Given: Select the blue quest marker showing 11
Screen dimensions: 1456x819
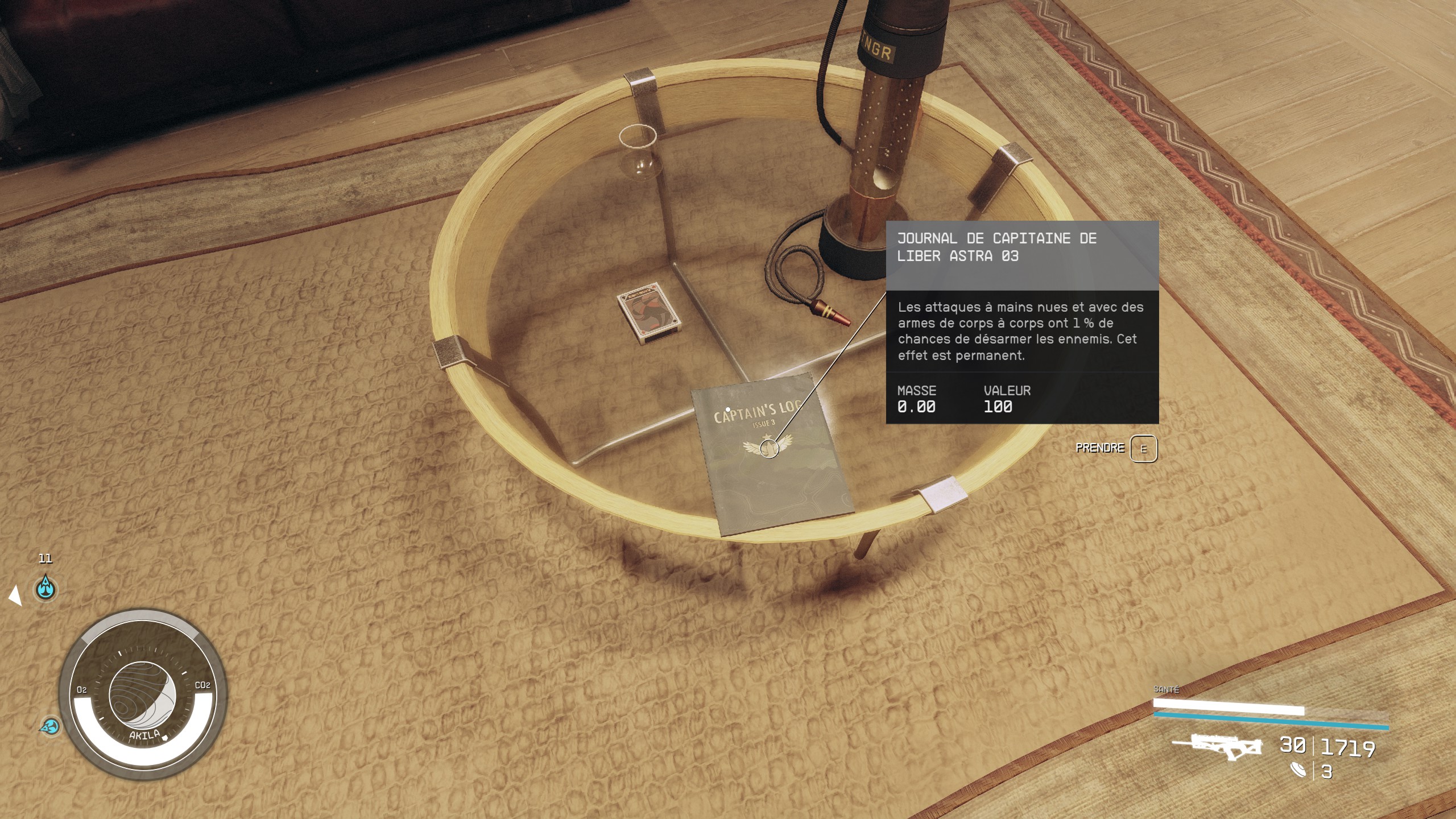Looking at the screenshot, I should pos(45,588).
